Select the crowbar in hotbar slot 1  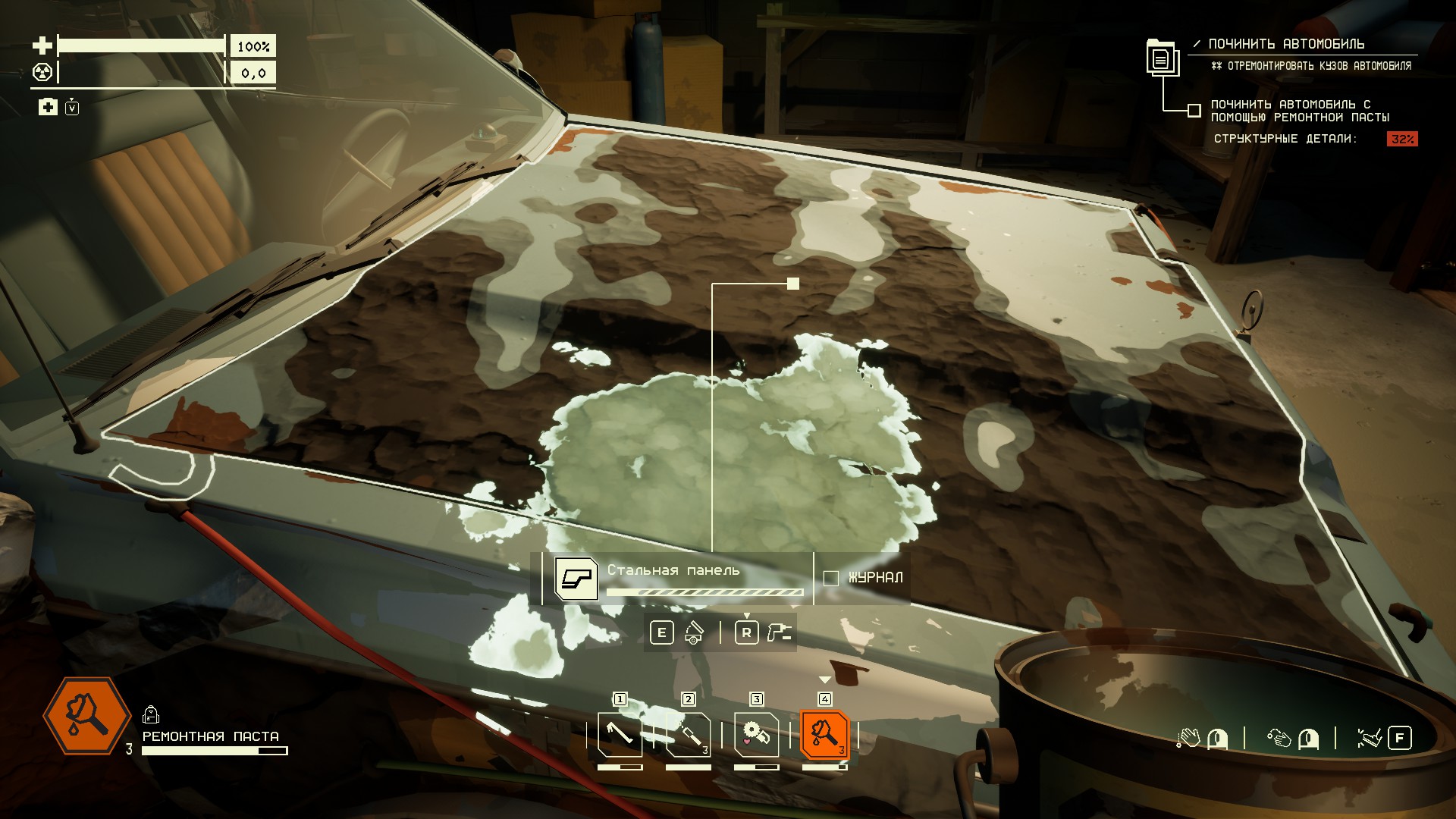(620, 734)
